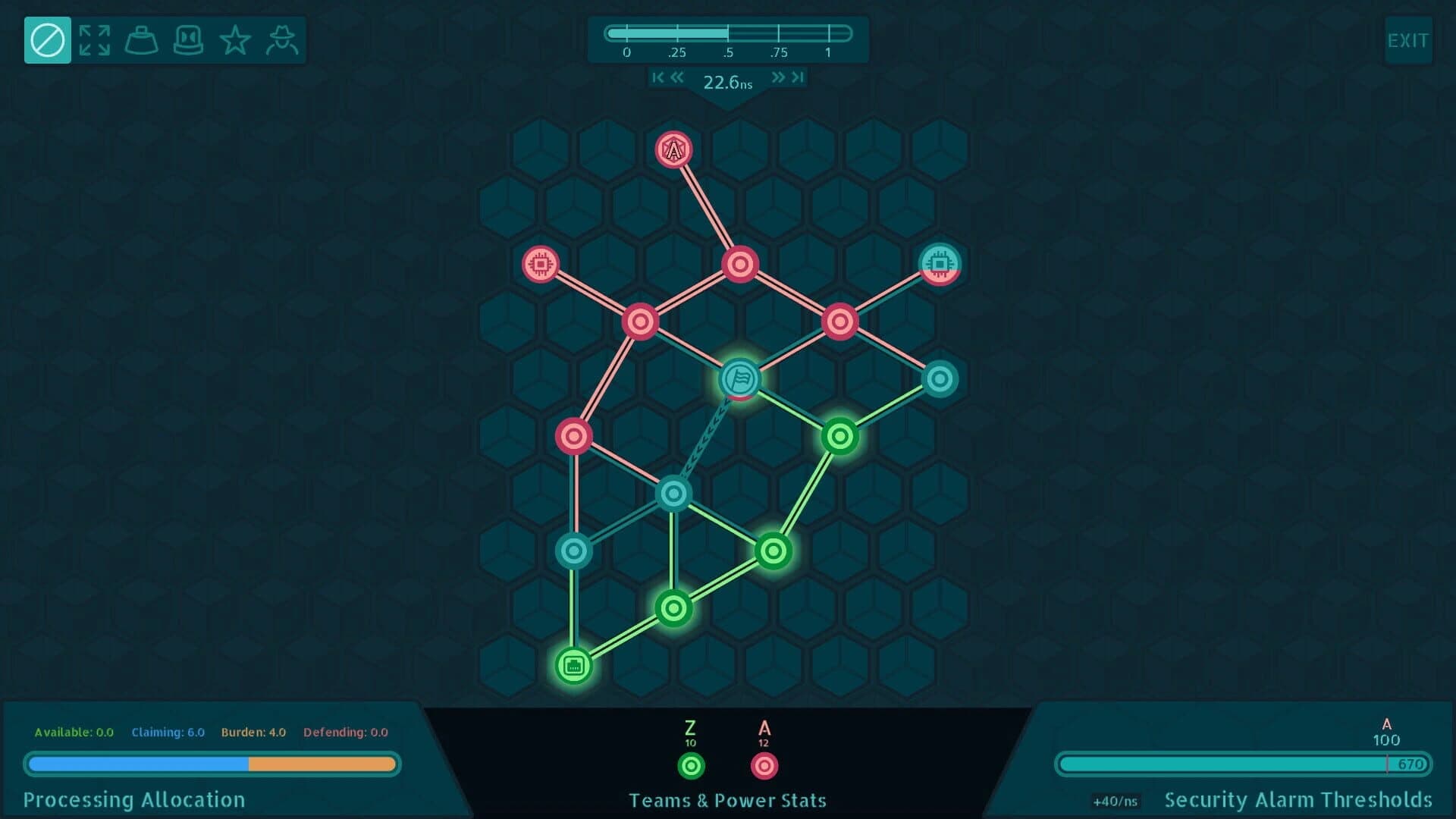Select the star tool
The image size is (1456, 819).
(x=236, y=39)
